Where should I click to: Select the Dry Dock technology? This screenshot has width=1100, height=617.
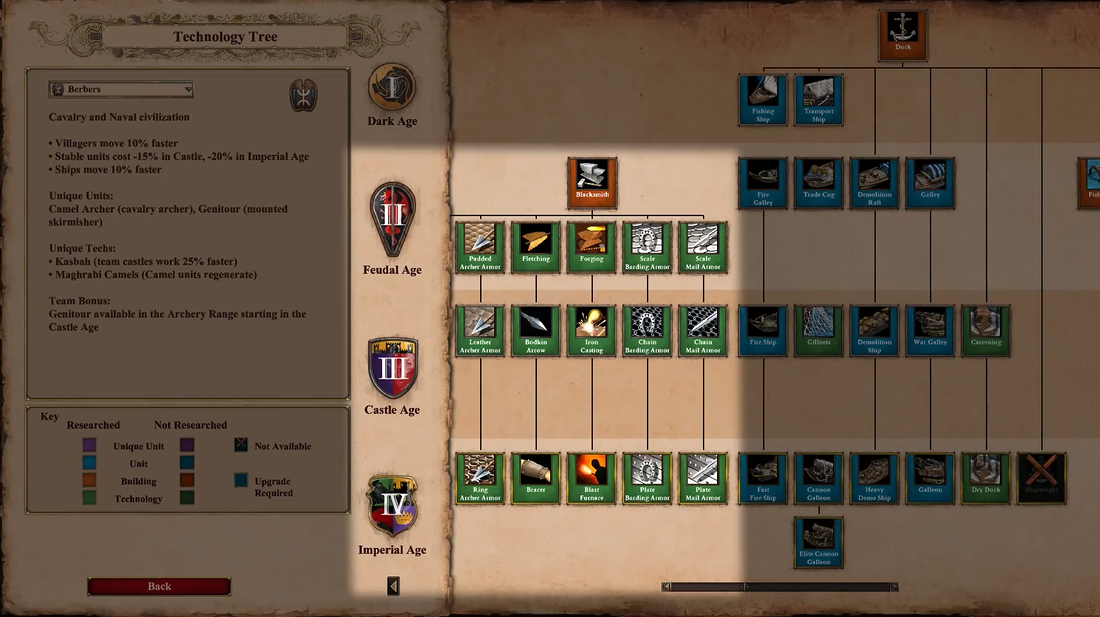pos(986,478)
